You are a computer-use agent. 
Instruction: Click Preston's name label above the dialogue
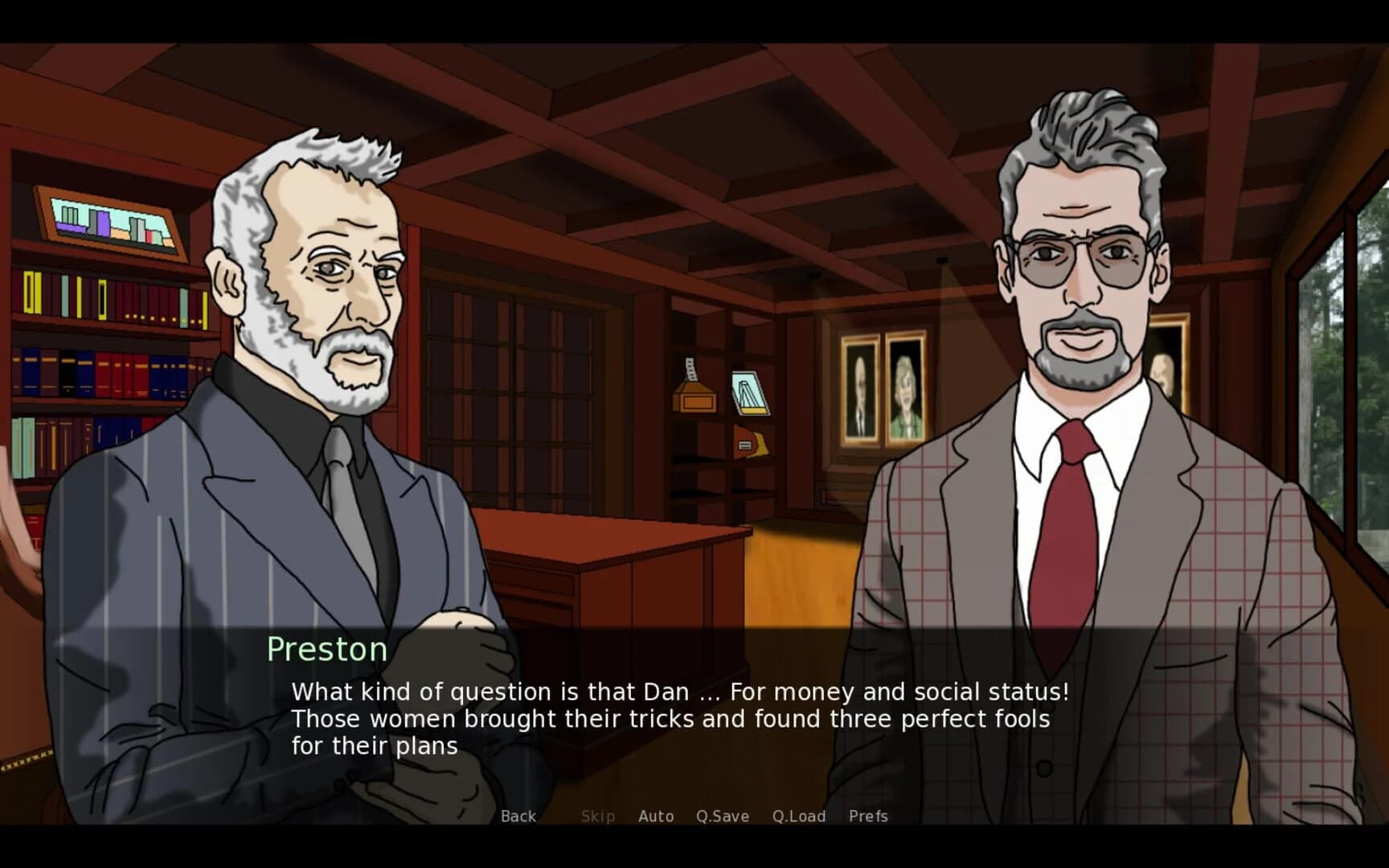coord(326,649)
